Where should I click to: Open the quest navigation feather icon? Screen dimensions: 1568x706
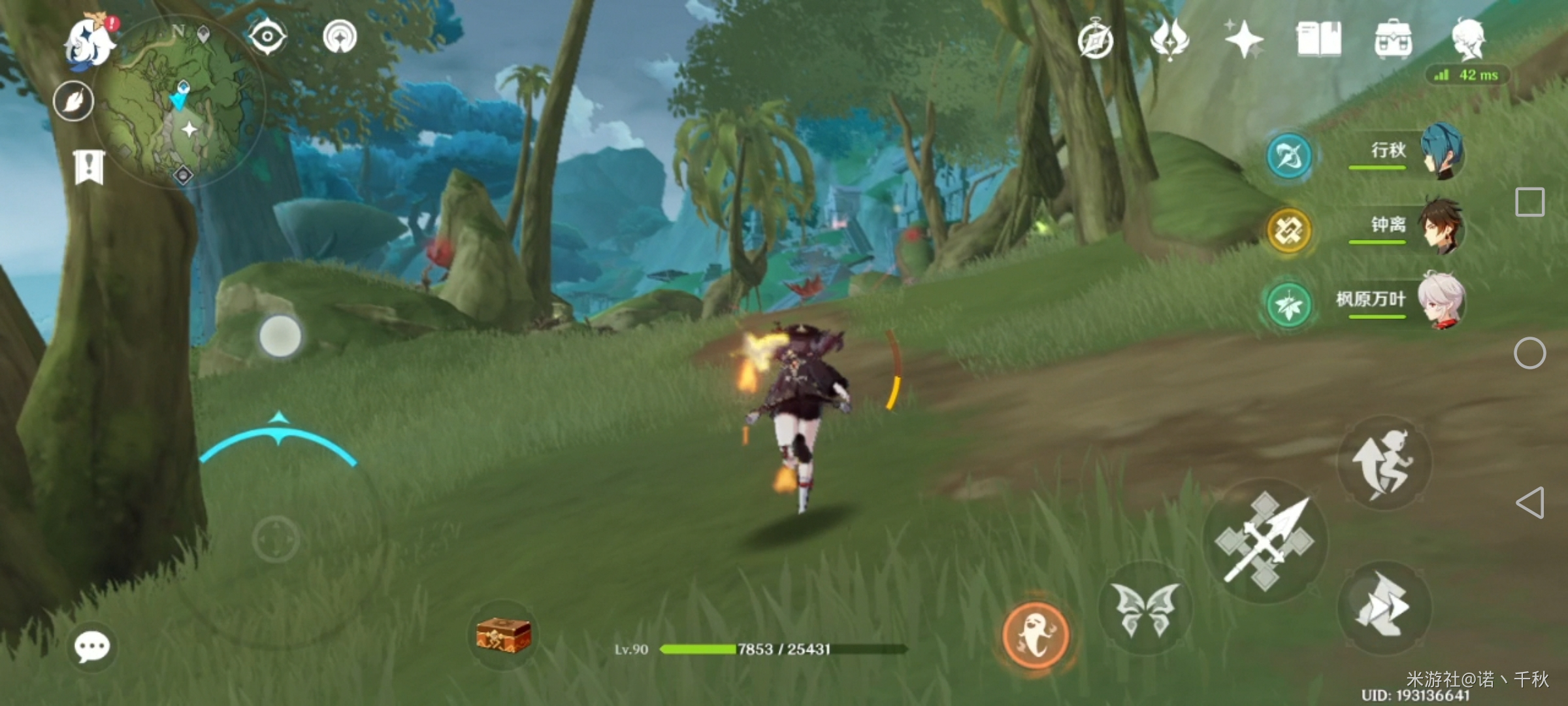(73, 101)
